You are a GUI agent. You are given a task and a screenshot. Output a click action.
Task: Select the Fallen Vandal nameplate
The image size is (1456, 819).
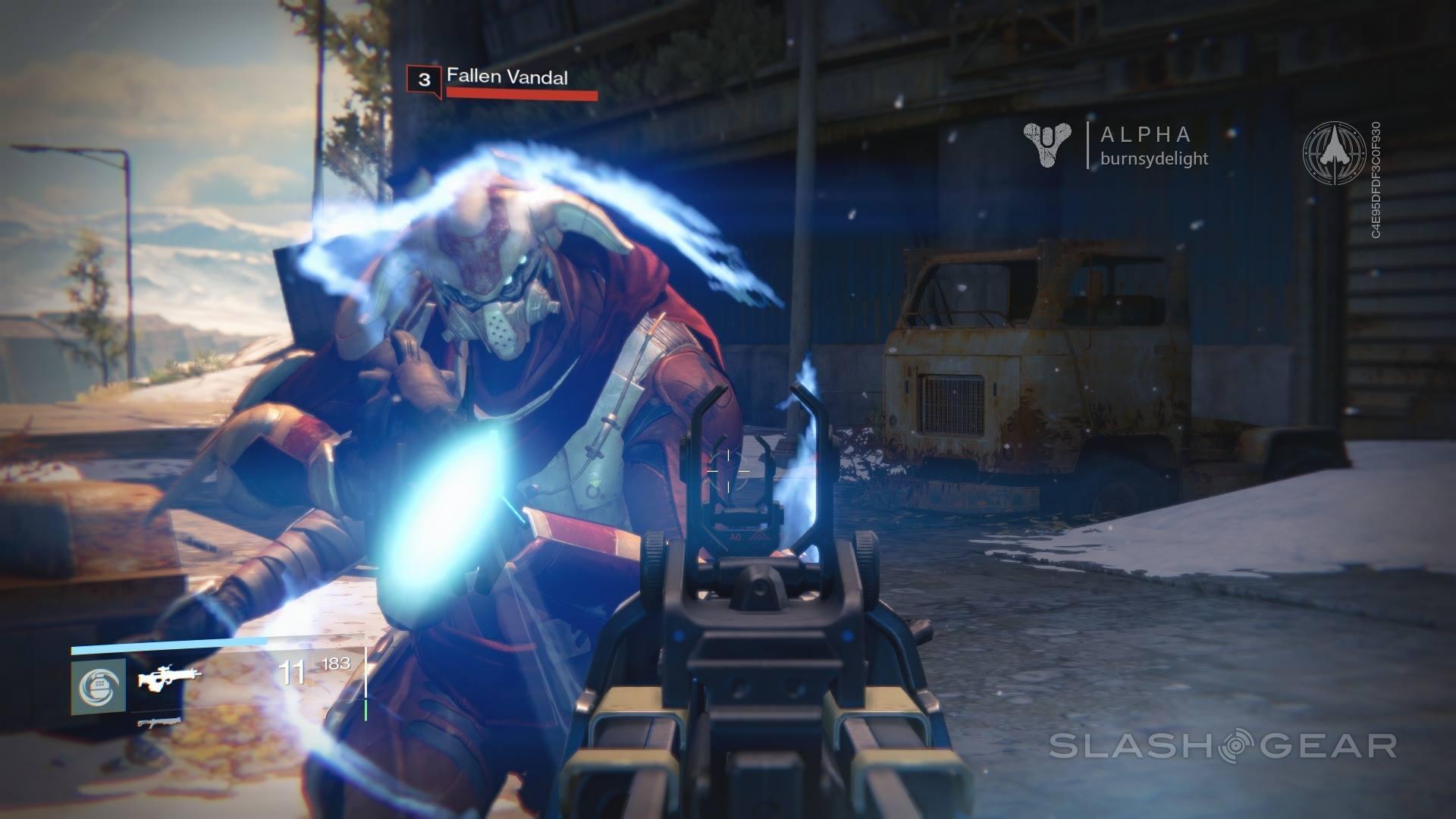508,76
